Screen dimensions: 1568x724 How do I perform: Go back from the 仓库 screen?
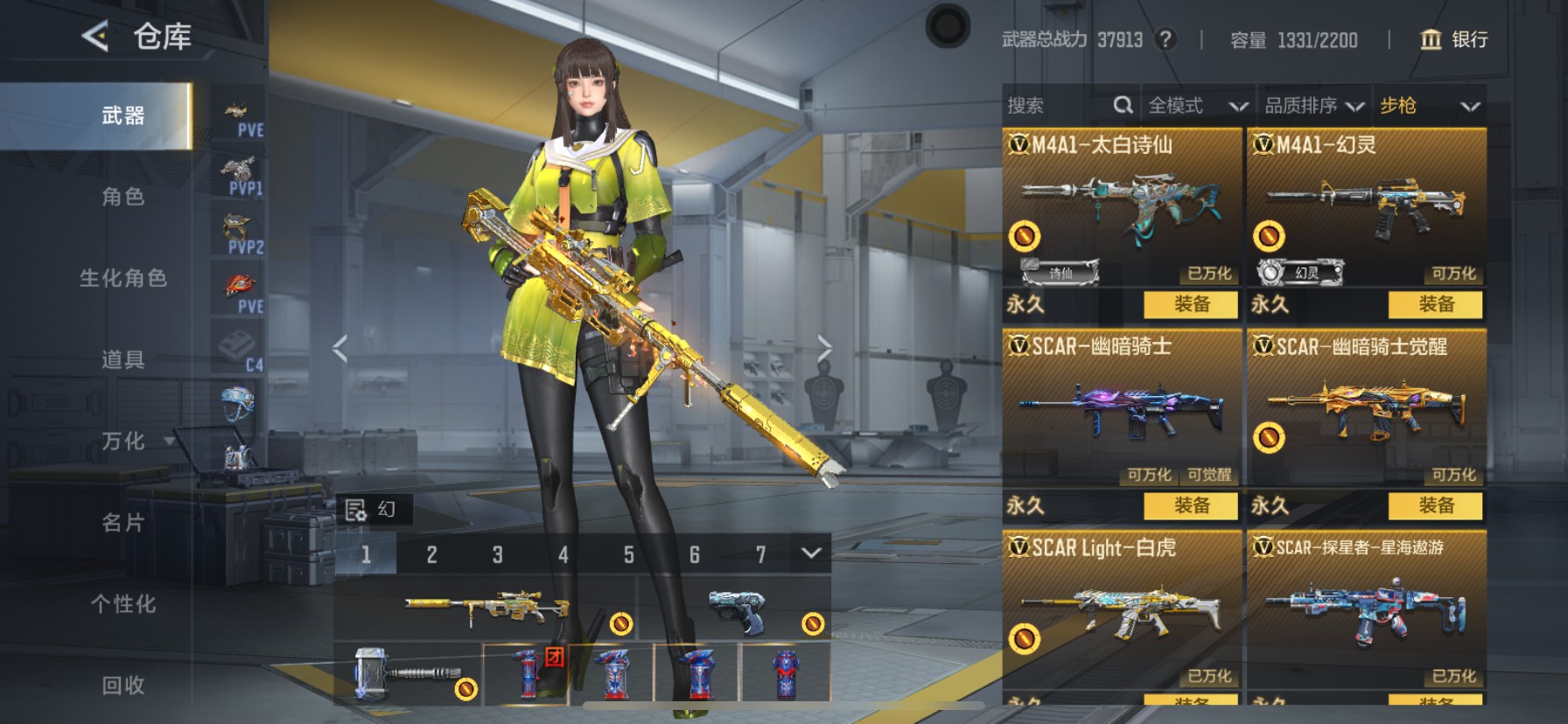coord(94,36)
